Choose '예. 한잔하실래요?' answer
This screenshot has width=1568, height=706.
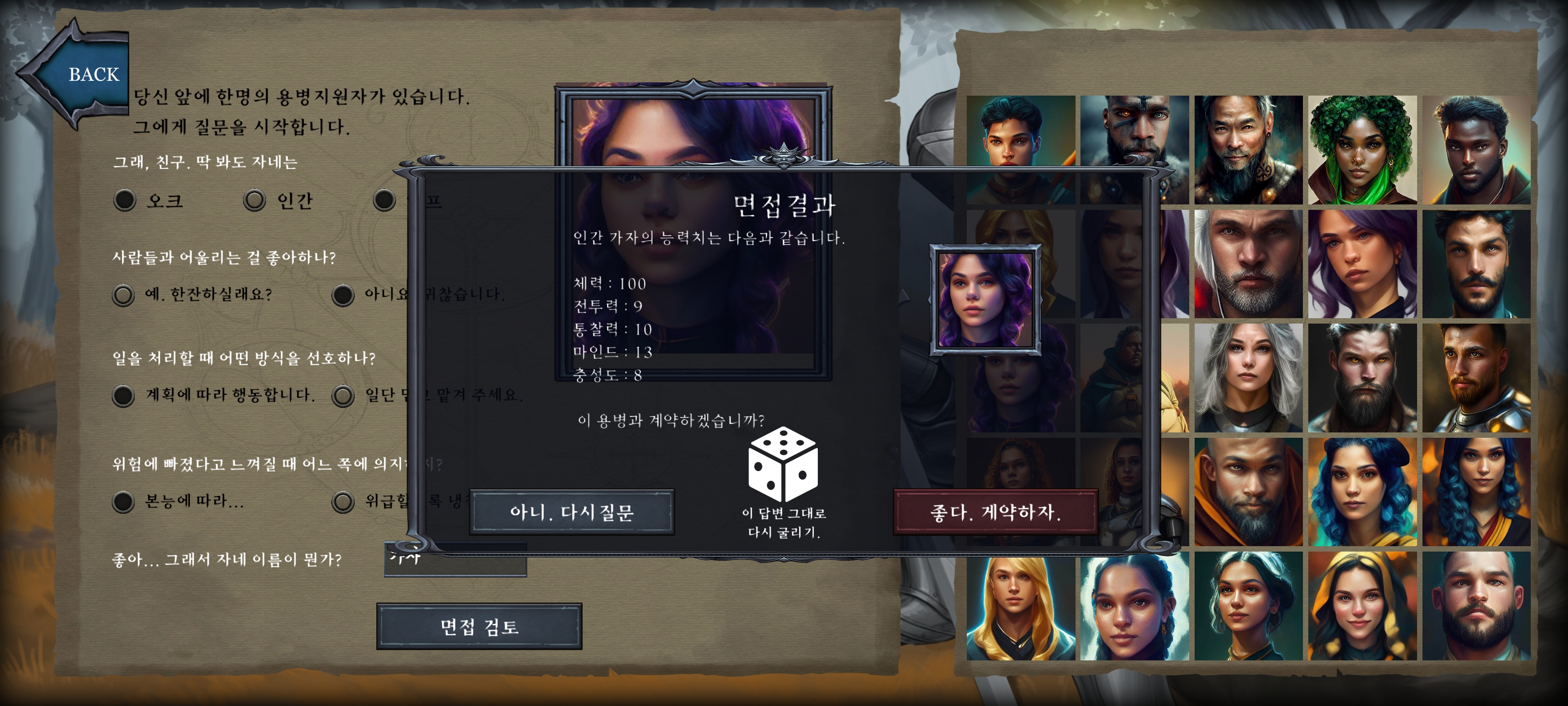click(x=123, y=295)
